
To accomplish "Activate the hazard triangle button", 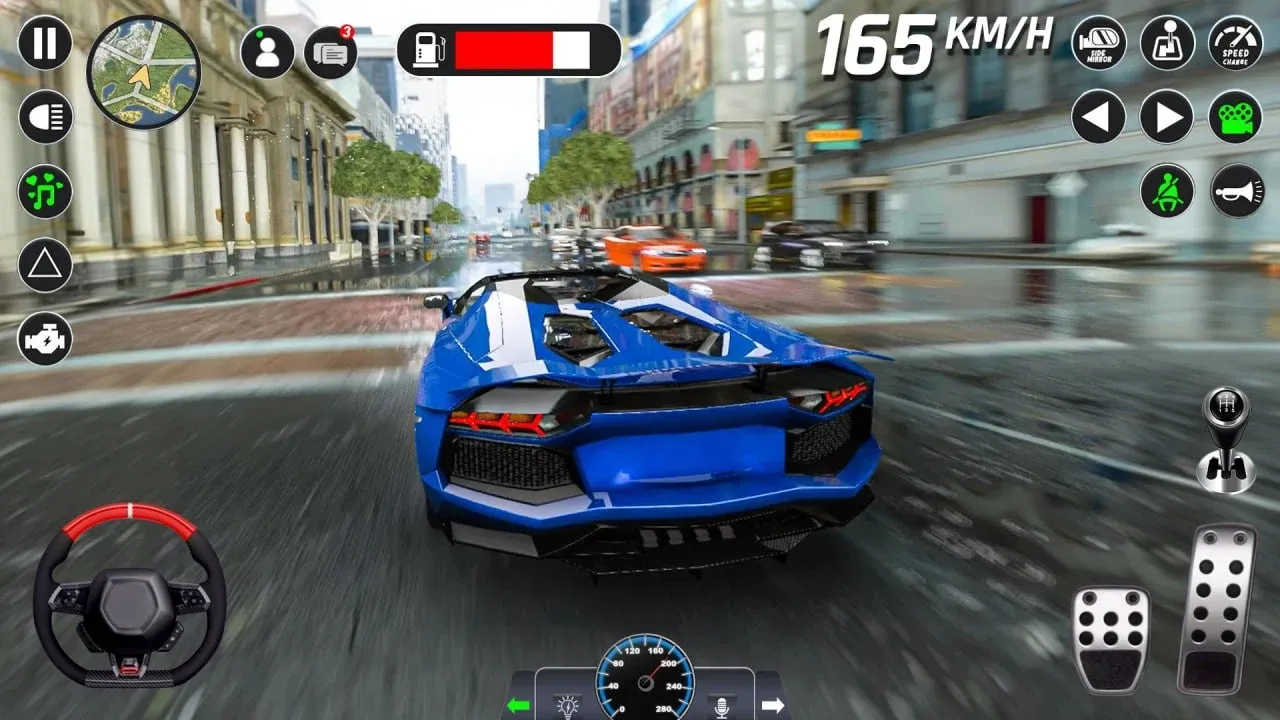I will point(45,265).
